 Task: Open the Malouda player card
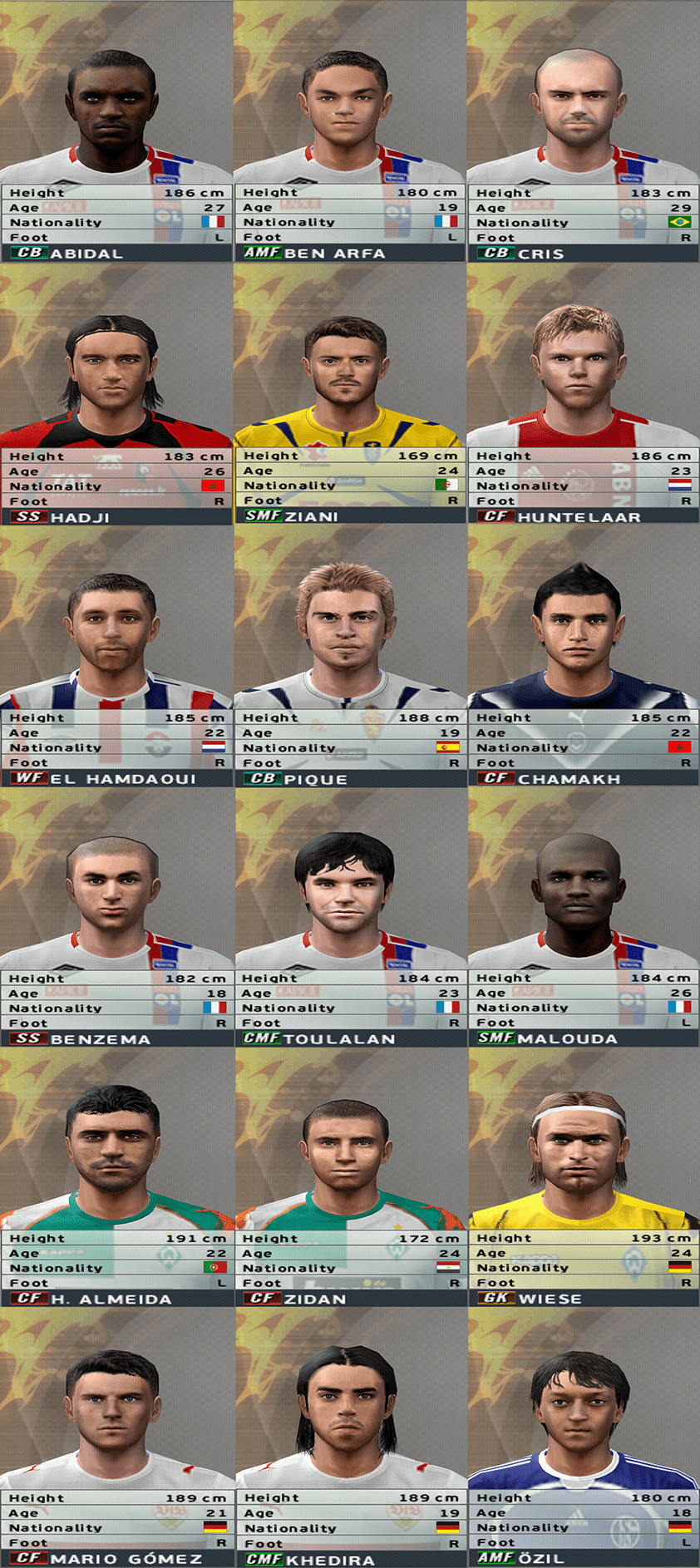coord(583,917)
